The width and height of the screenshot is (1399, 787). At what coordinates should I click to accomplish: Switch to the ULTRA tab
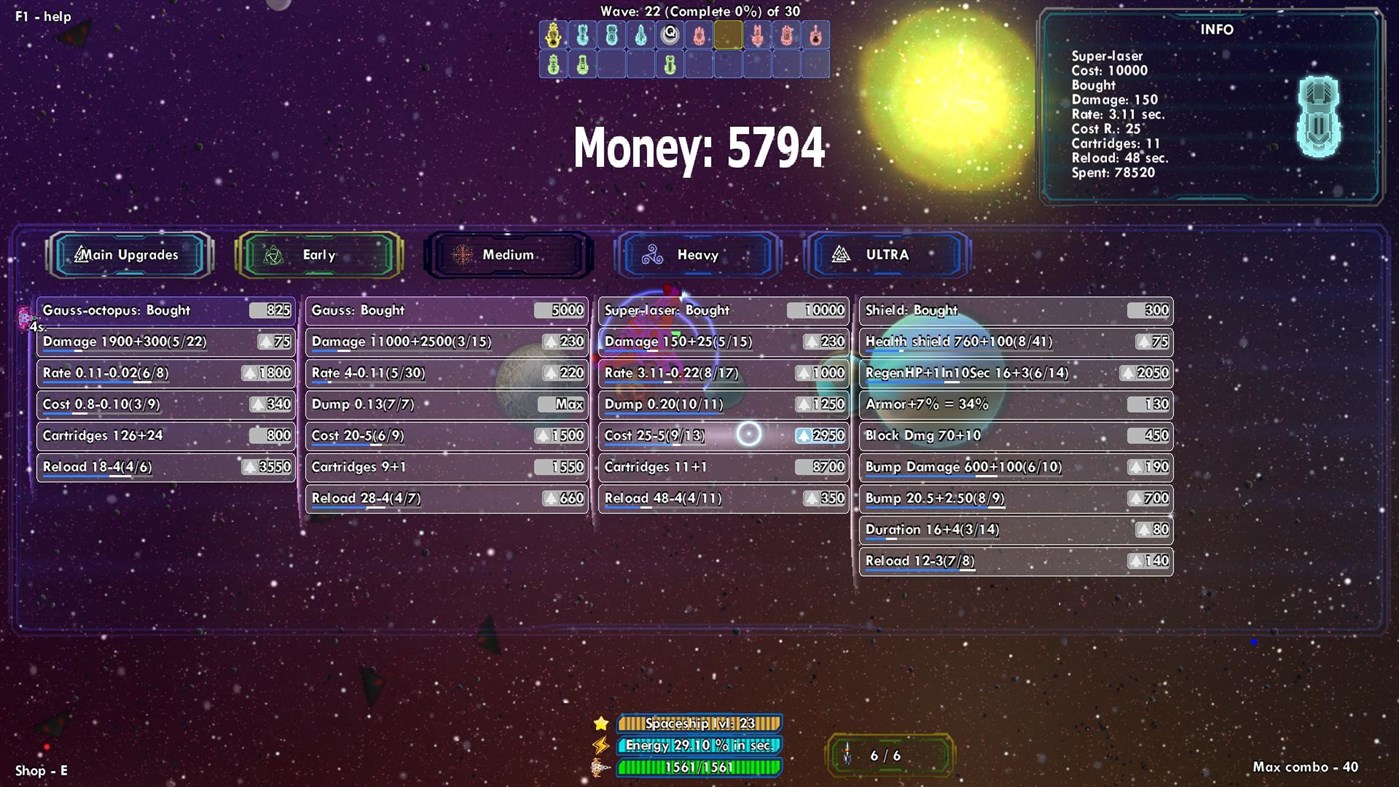886,255
